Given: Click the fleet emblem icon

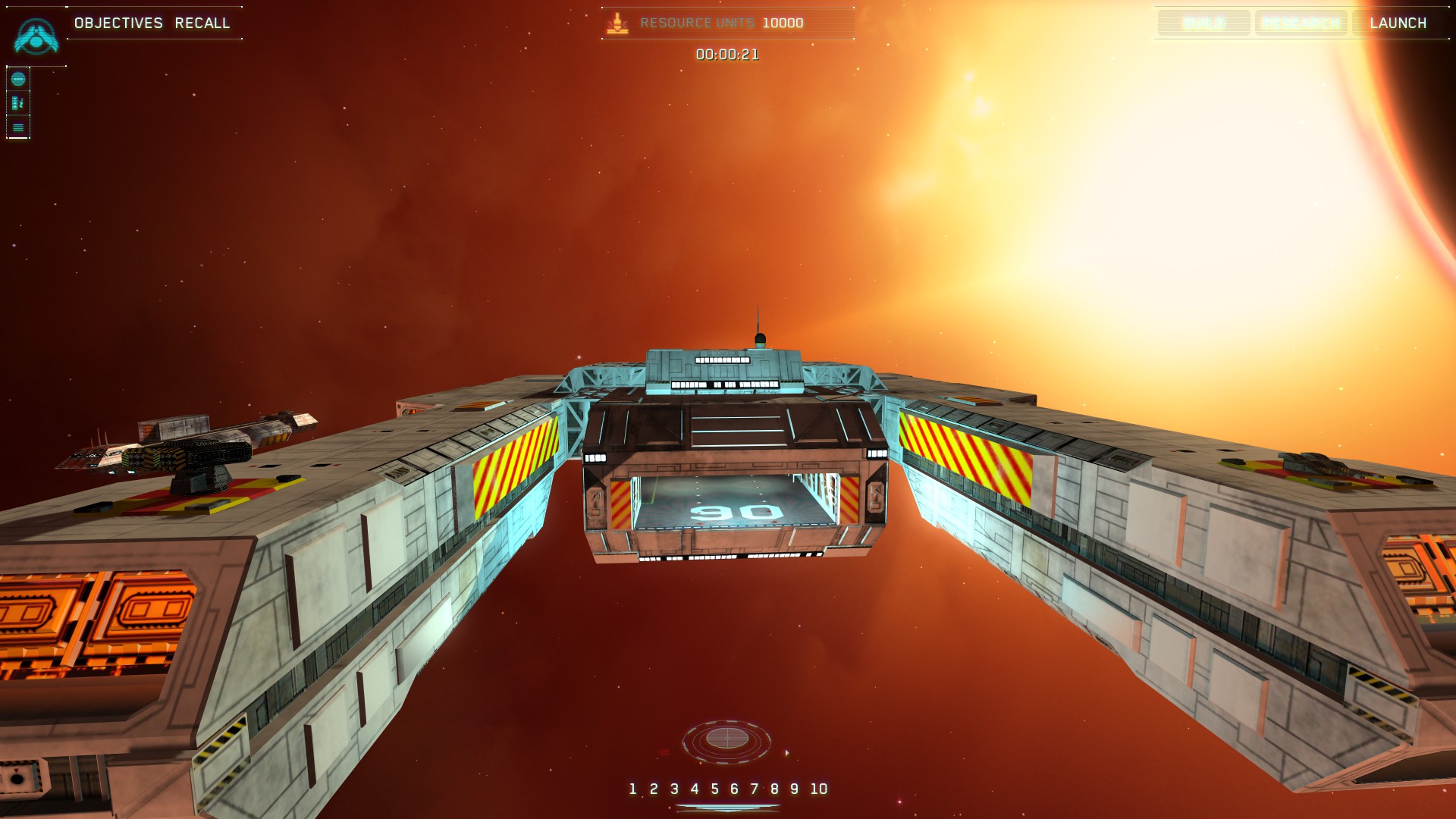Looking at the screenshot, I should [x=36, y=36].
